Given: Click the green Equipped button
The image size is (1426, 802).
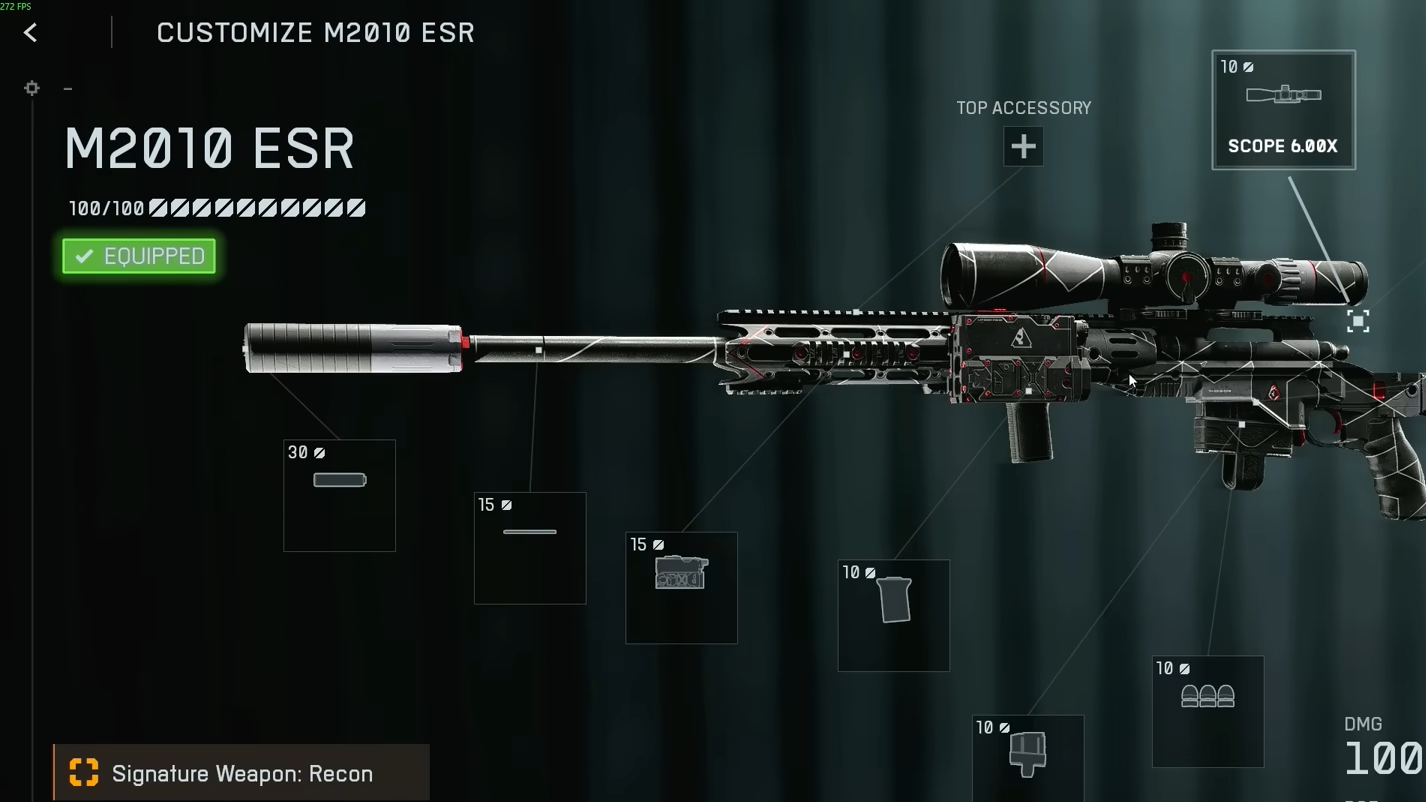Looking at the screenshot, I should pyautogui.click(x=139, y=256).
